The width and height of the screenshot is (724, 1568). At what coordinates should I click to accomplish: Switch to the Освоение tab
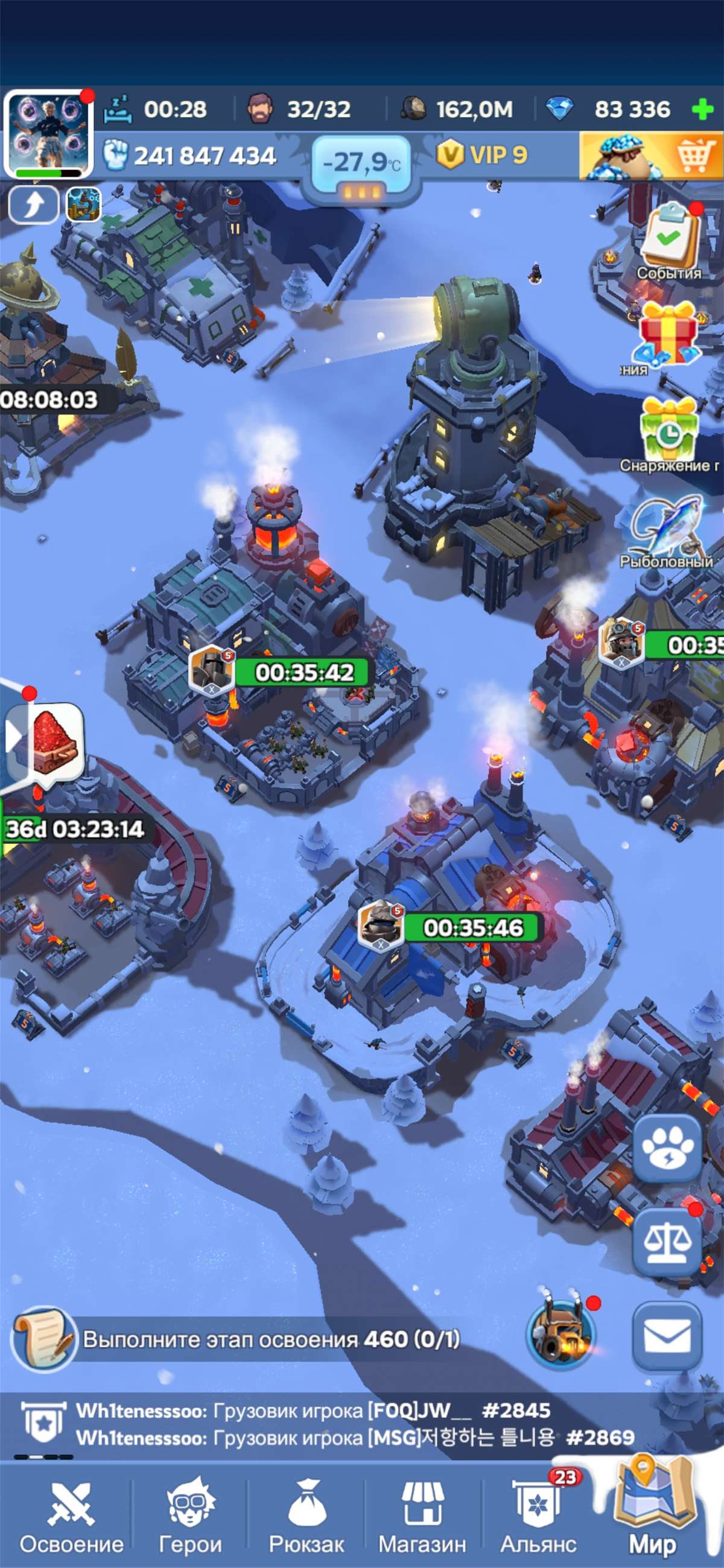71,1517
